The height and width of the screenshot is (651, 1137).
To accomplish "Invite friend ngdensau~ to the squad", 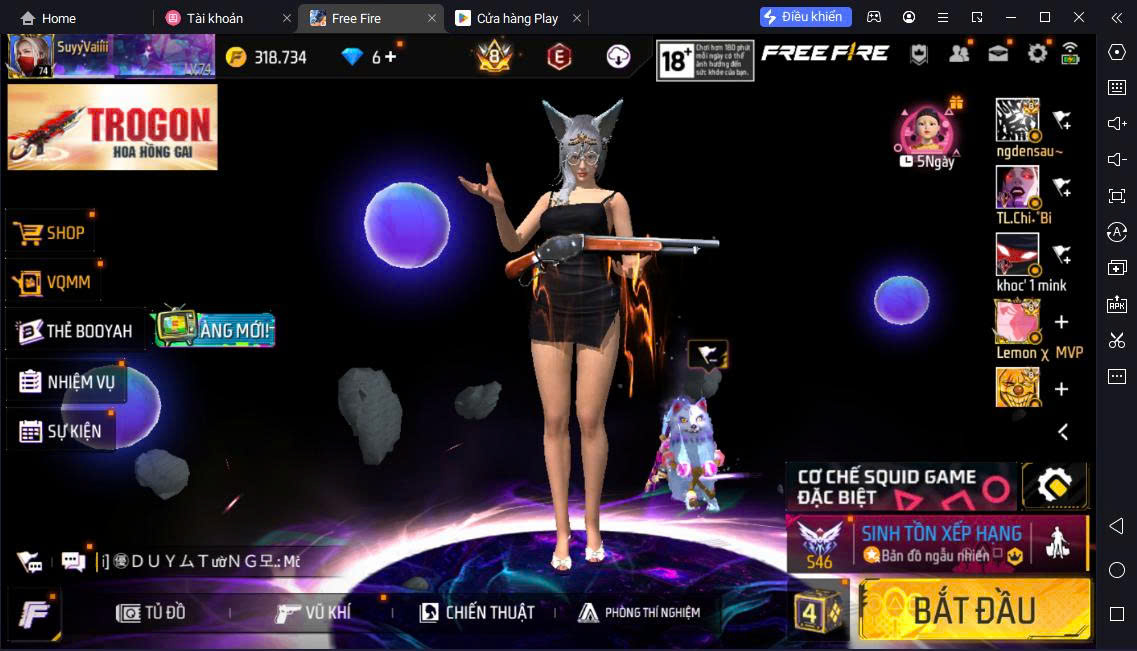I will click(x=1062, y=121).
